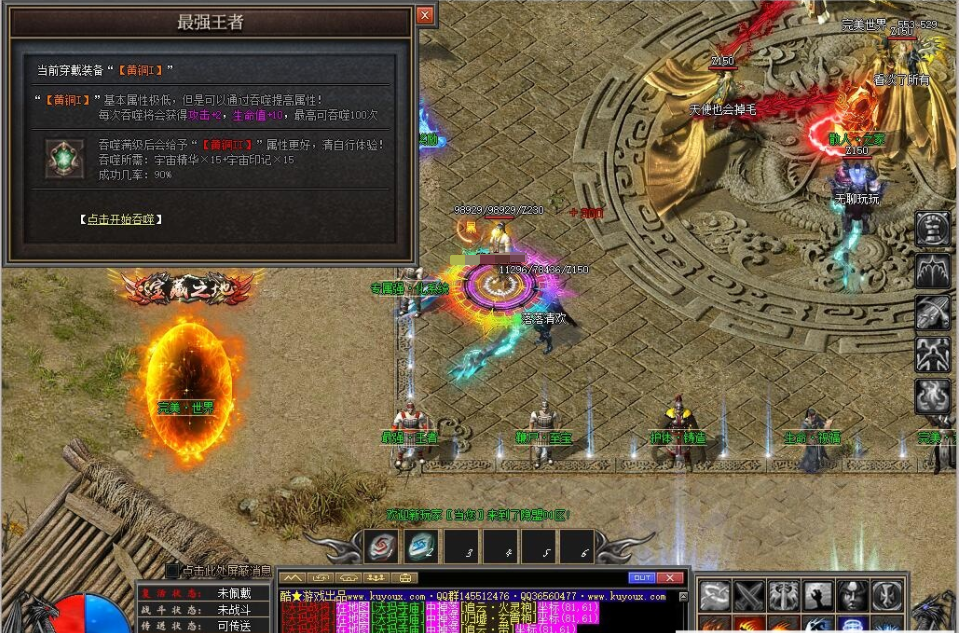
Task: Open the wings icon on the side bar
Action: coord(933,271)
